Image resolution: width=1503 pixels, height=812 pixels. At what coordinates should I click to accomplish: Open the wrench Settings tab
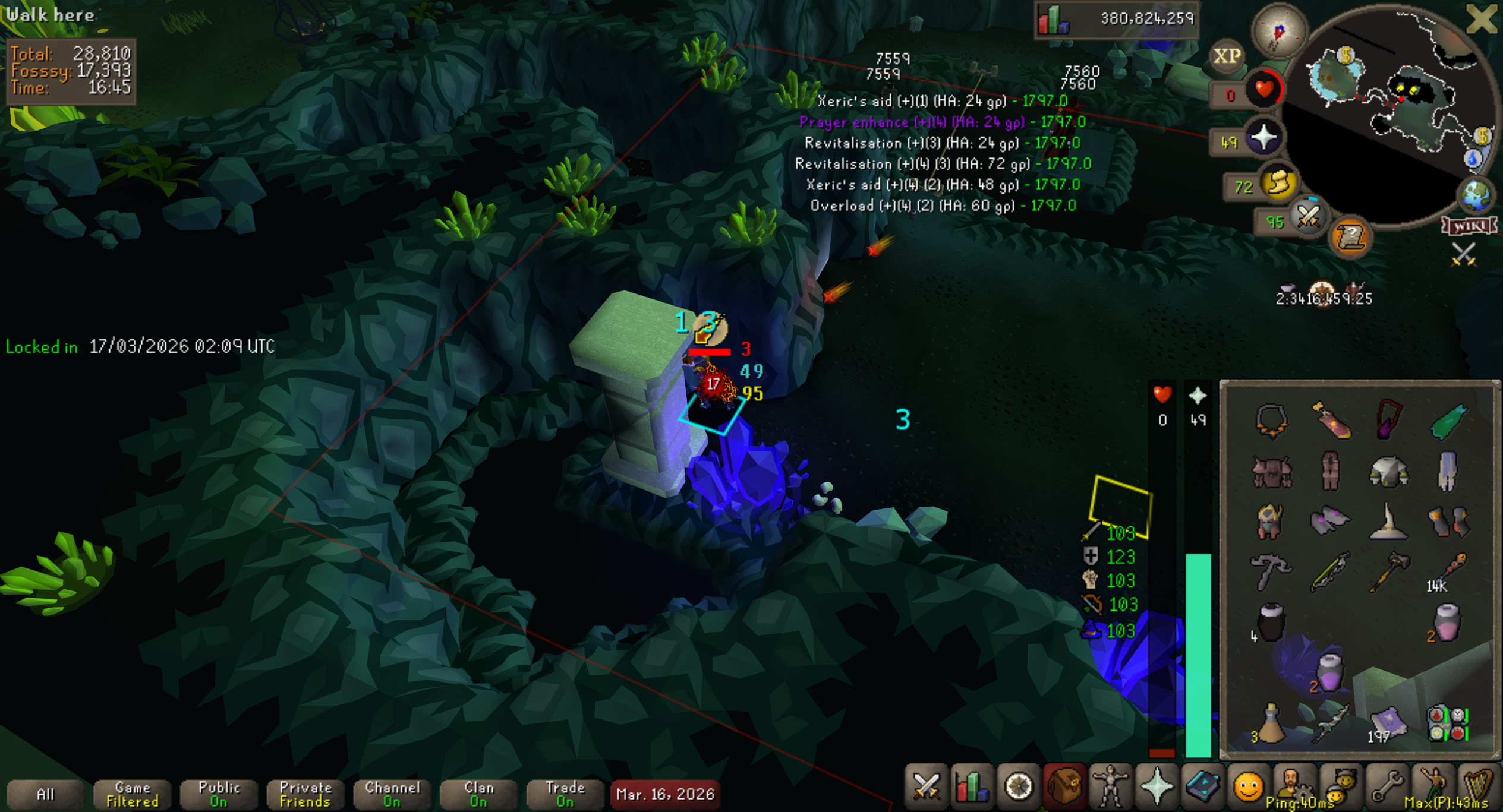[1385, 788]
